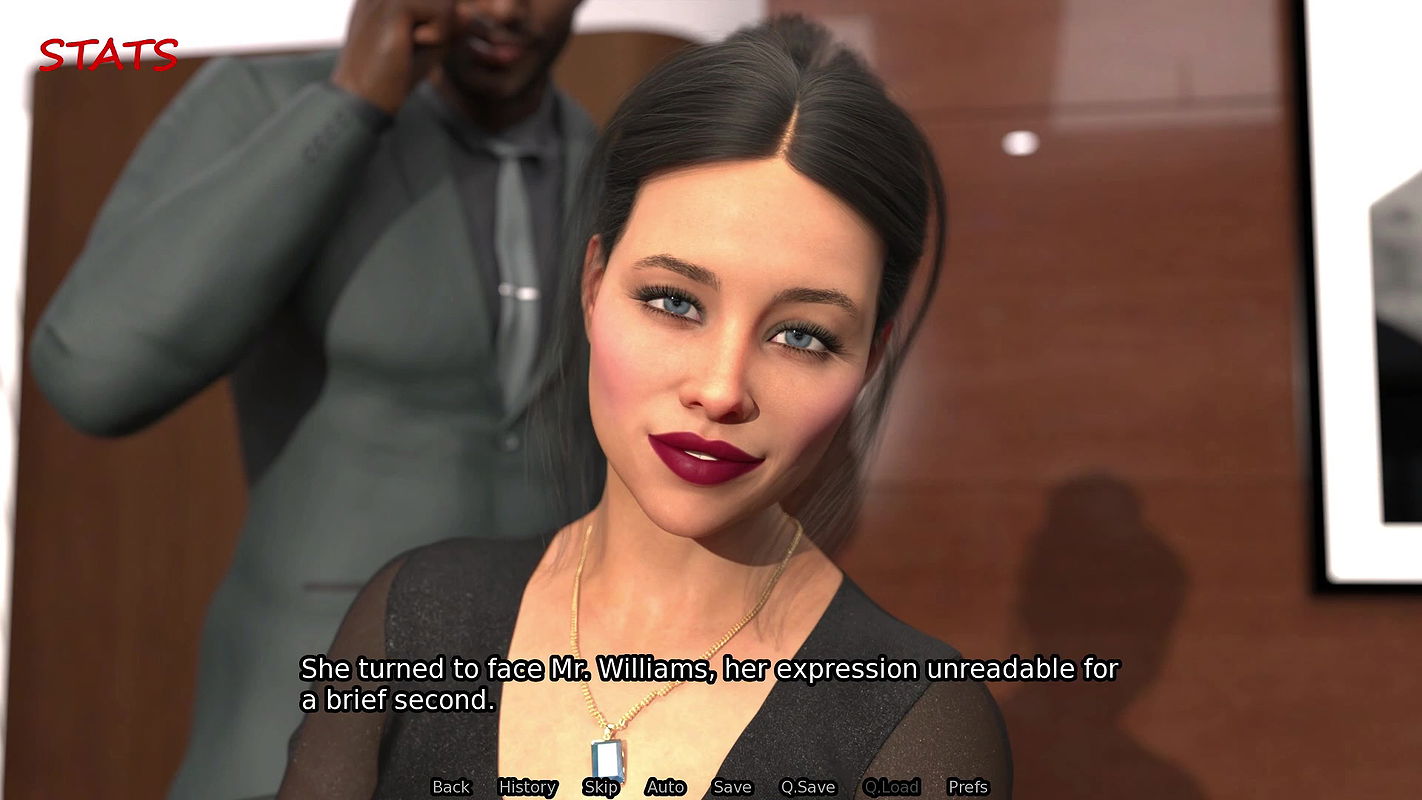Screen dimensions: 1422x800
Task: Click the red STATS text
Action: coord(106,55)
